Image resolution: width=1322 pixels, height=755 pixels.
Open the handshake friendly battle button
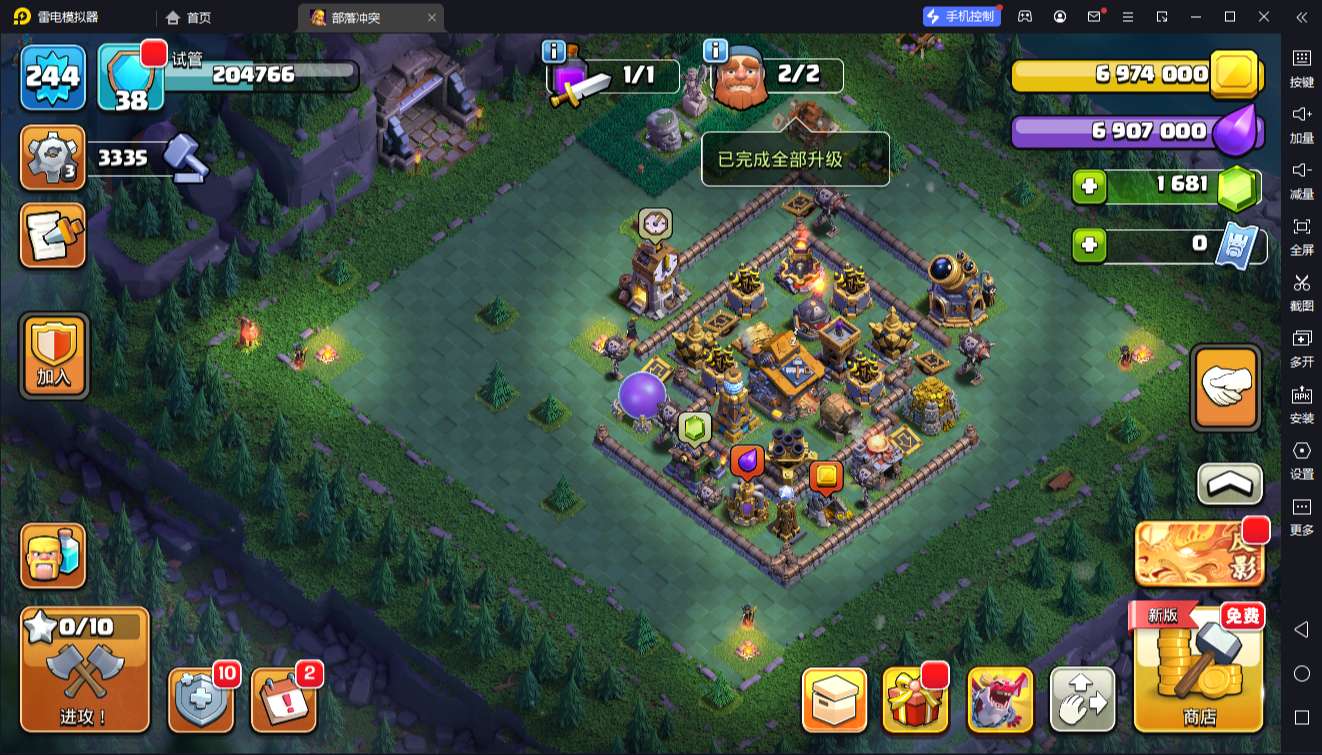click(x=1226, y=387)
